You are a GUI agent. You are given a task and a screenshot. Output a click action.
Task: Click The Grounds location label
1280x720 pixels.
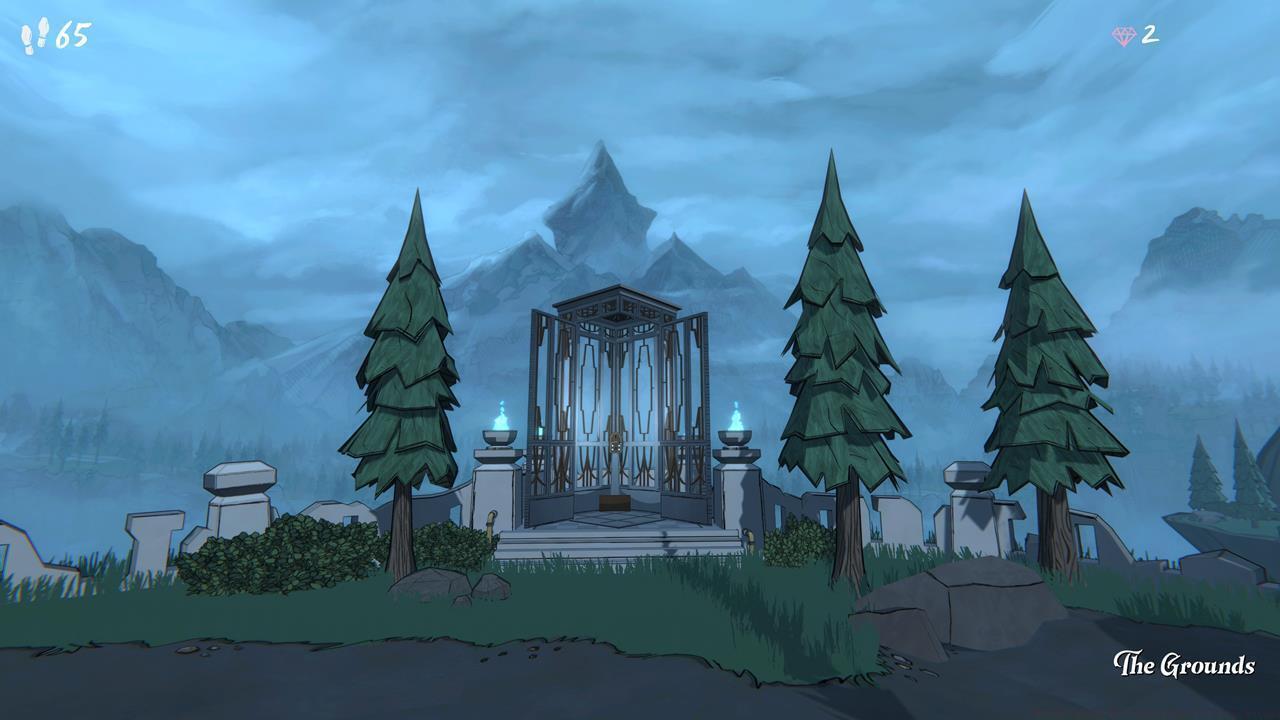(1186, 663)
